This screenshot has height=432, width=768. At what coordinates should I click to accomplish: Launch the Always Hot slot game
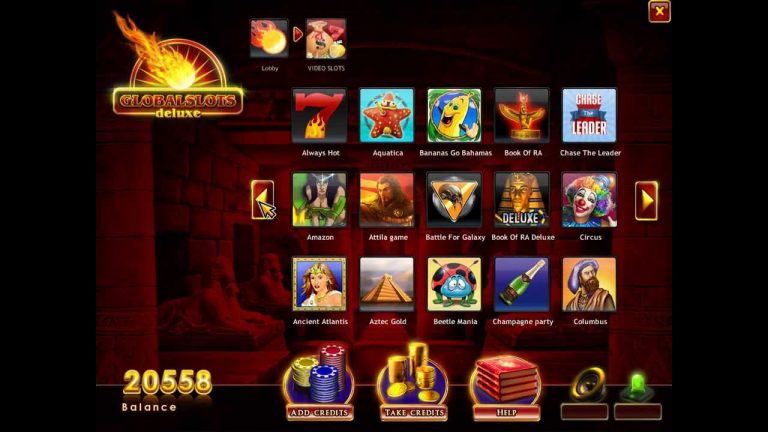[320, 116]
